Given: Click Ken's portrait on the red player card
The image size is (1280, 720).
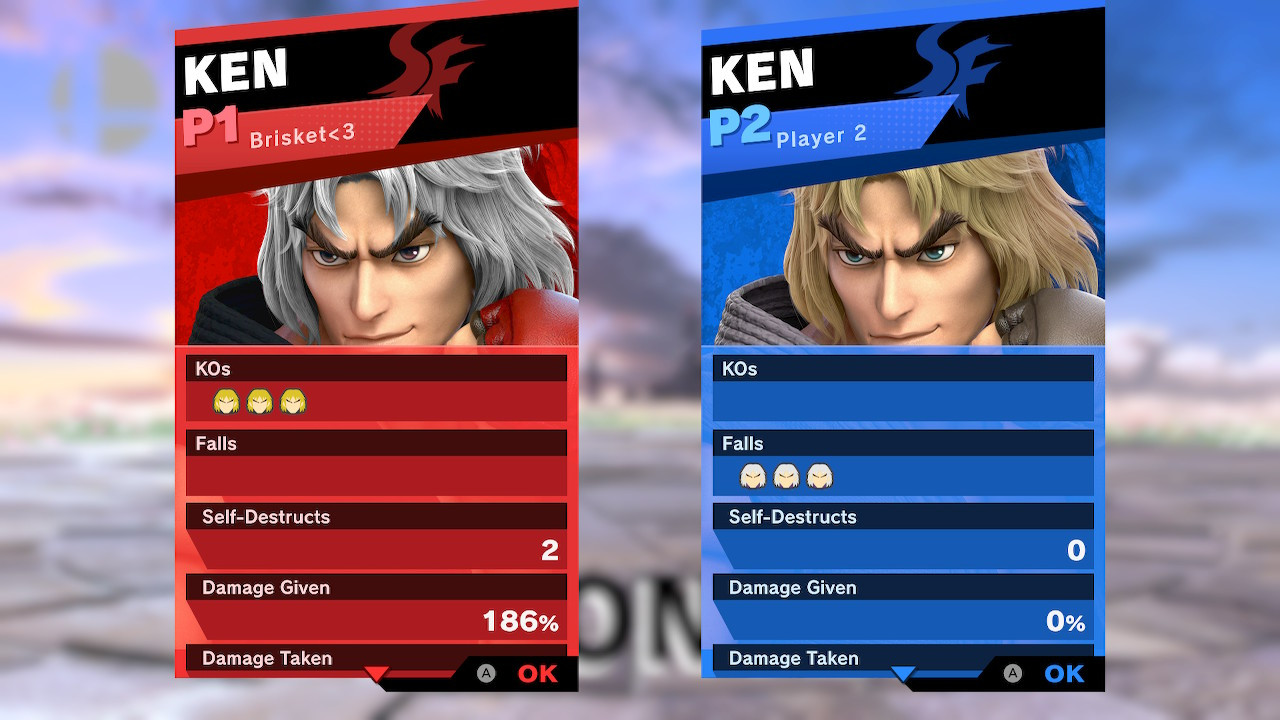Looking at the screenshot, I should pyautogui.click(x=375, y=250).
